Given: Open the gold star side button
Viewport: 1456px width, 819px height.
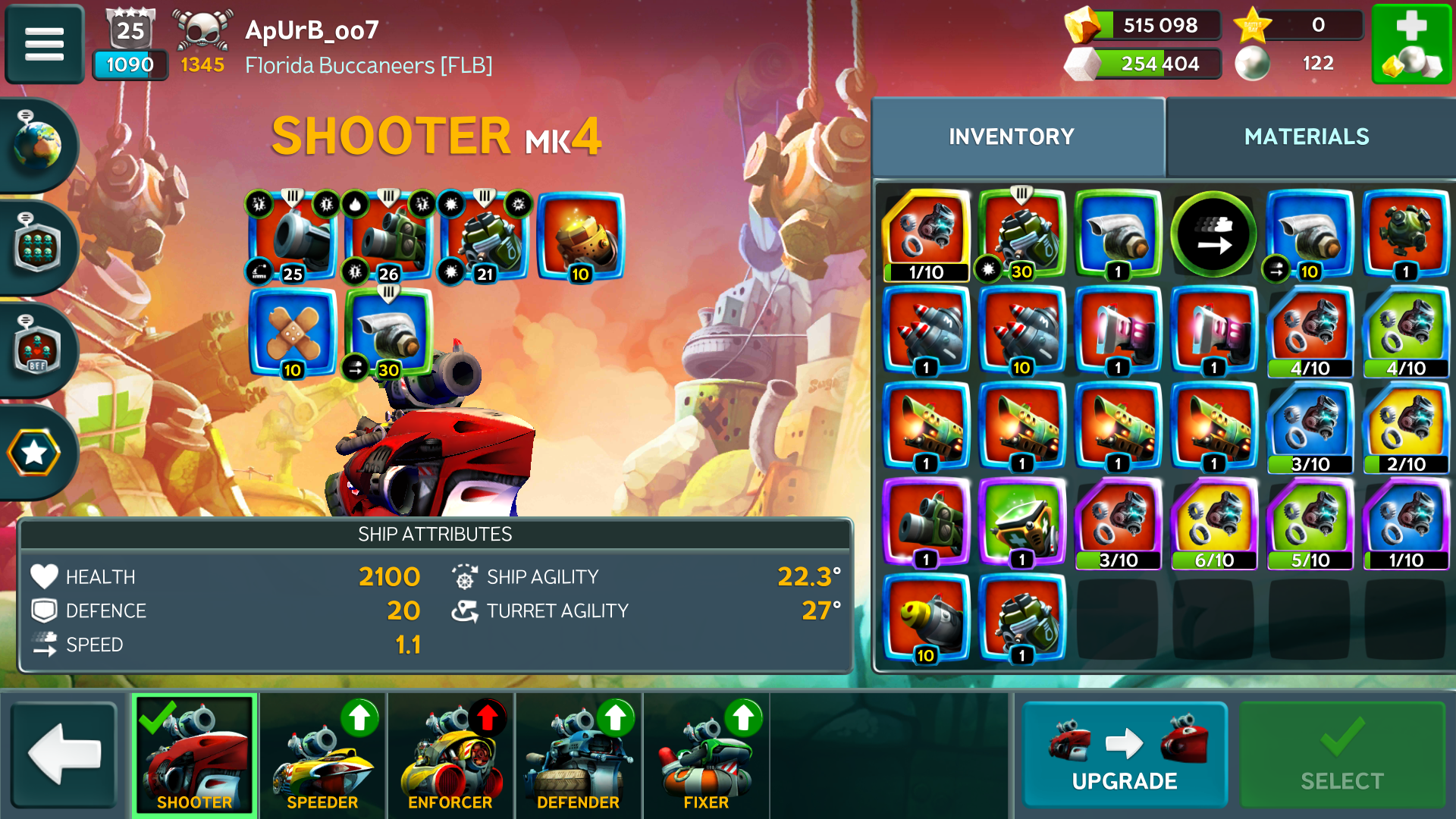Looking at the screenshot, I should 34,453.
